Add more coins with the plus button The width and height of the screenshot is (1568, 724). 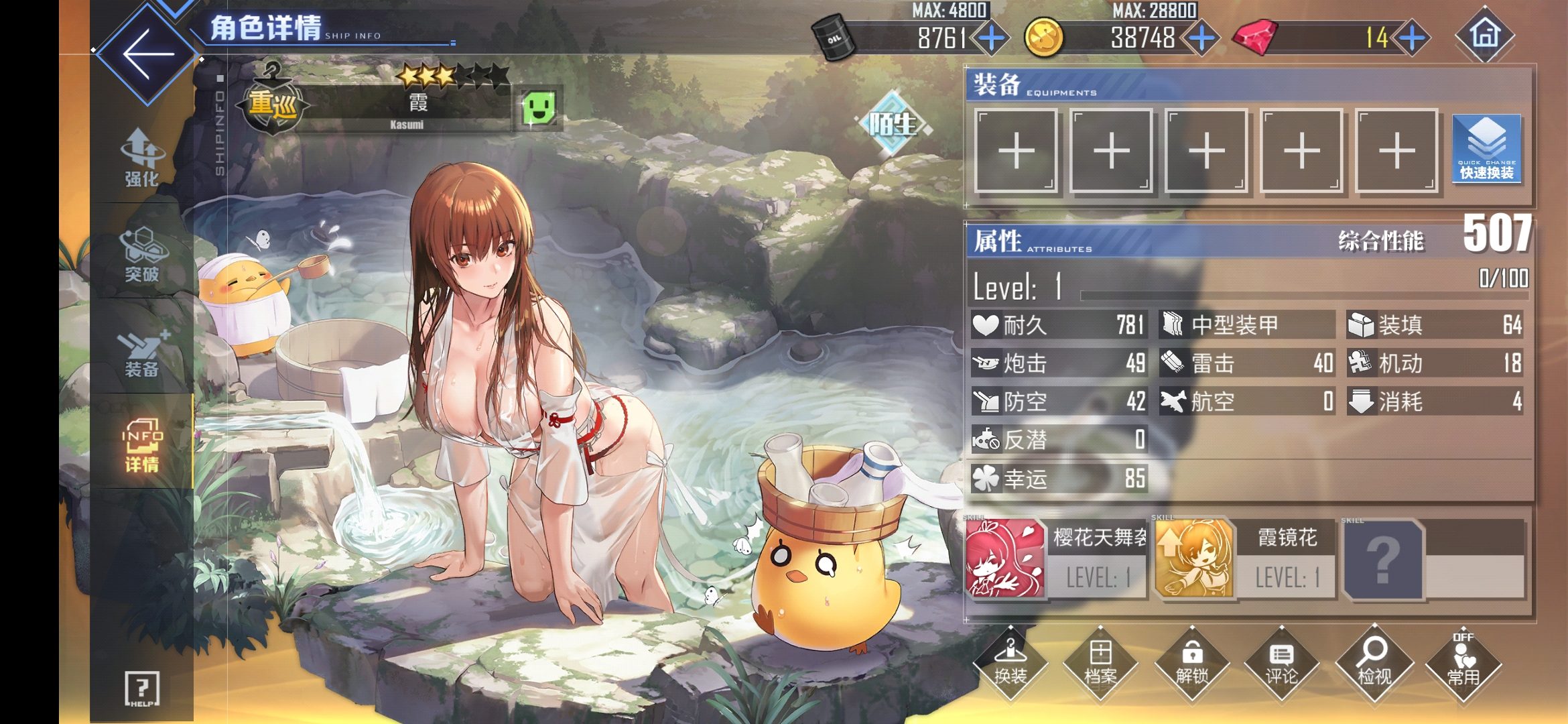tap(1202, 38)
